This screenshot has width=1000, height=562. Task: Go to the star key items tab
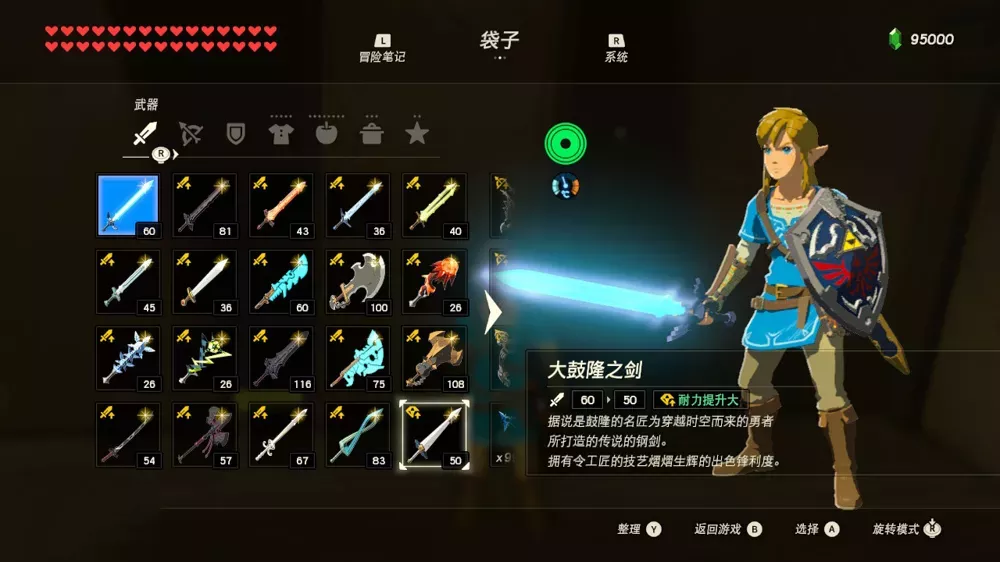click(x=417, y=133)
